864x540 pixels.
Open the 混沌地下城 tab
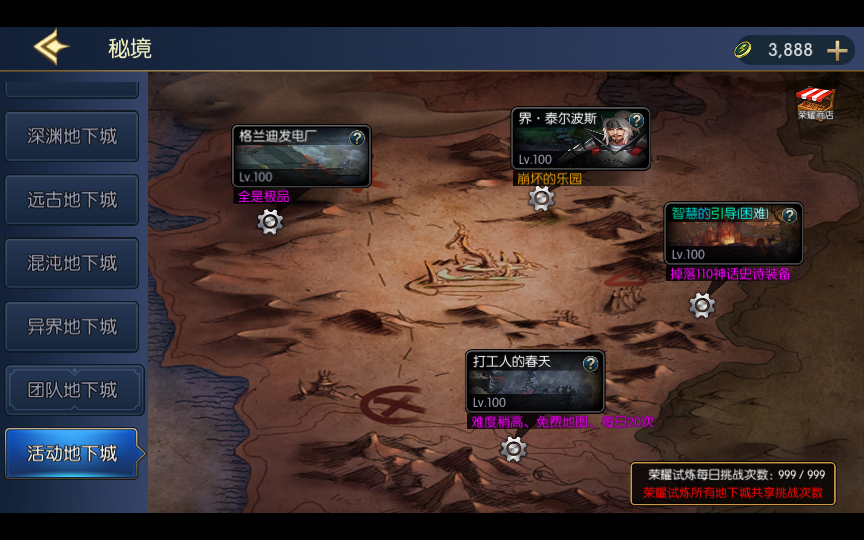[x=72, y=263]
